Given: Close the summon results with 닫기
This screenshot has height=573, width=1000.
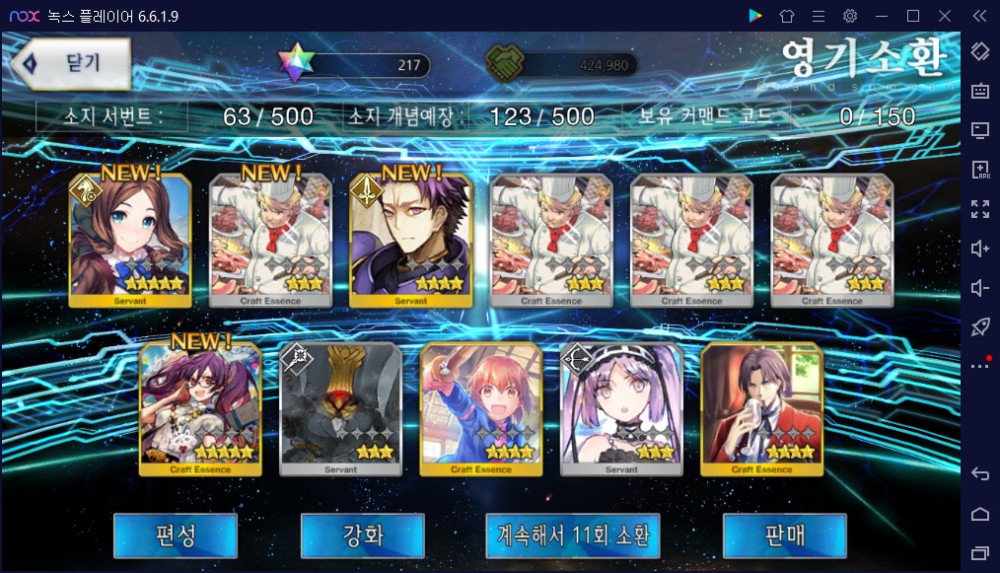Looking at the screenshot, I should [72, 63].
